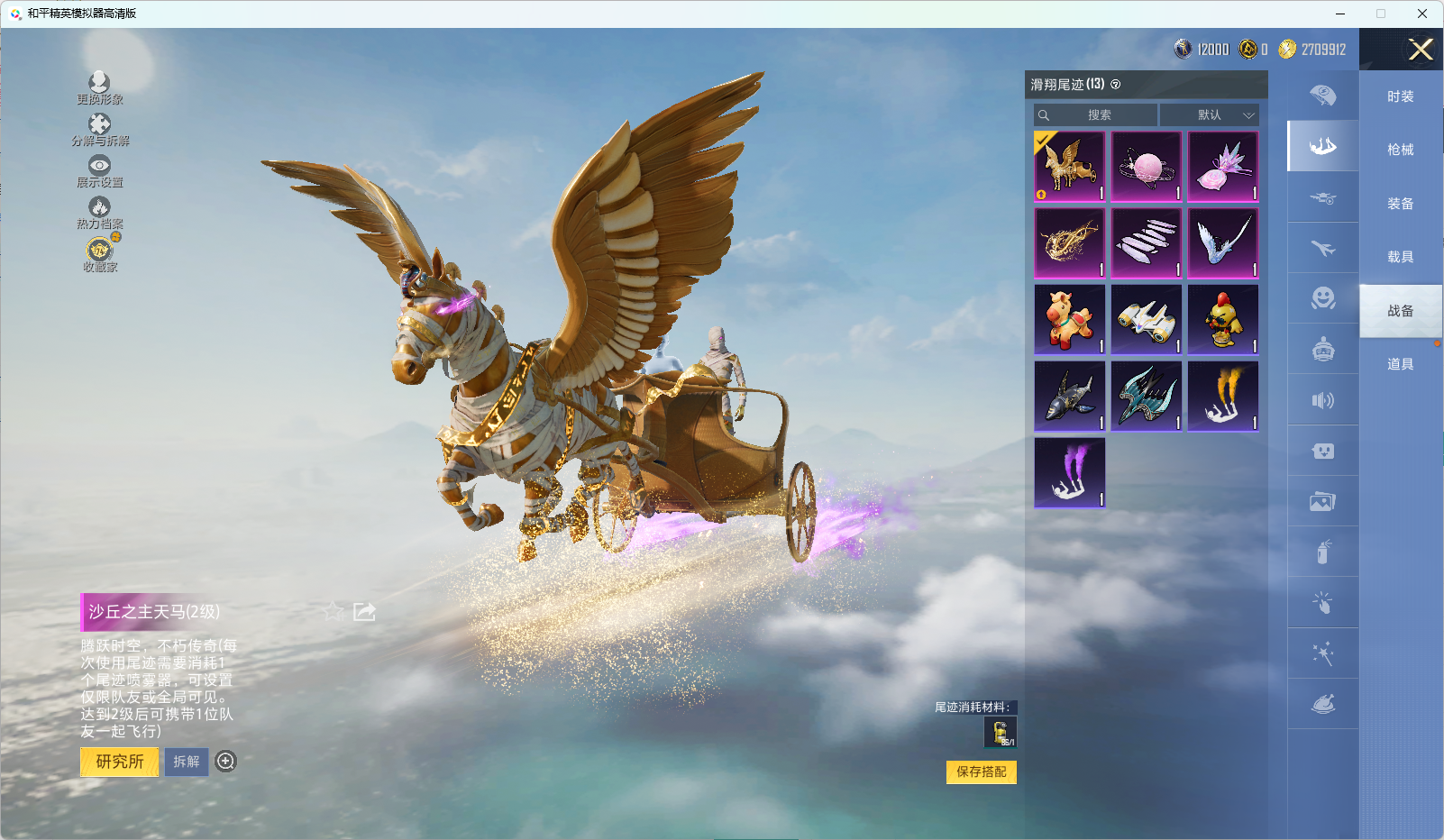Save loadout with 保存搭配 button
The height and width of the screenshot is (840, 1444).
[981, 772]
